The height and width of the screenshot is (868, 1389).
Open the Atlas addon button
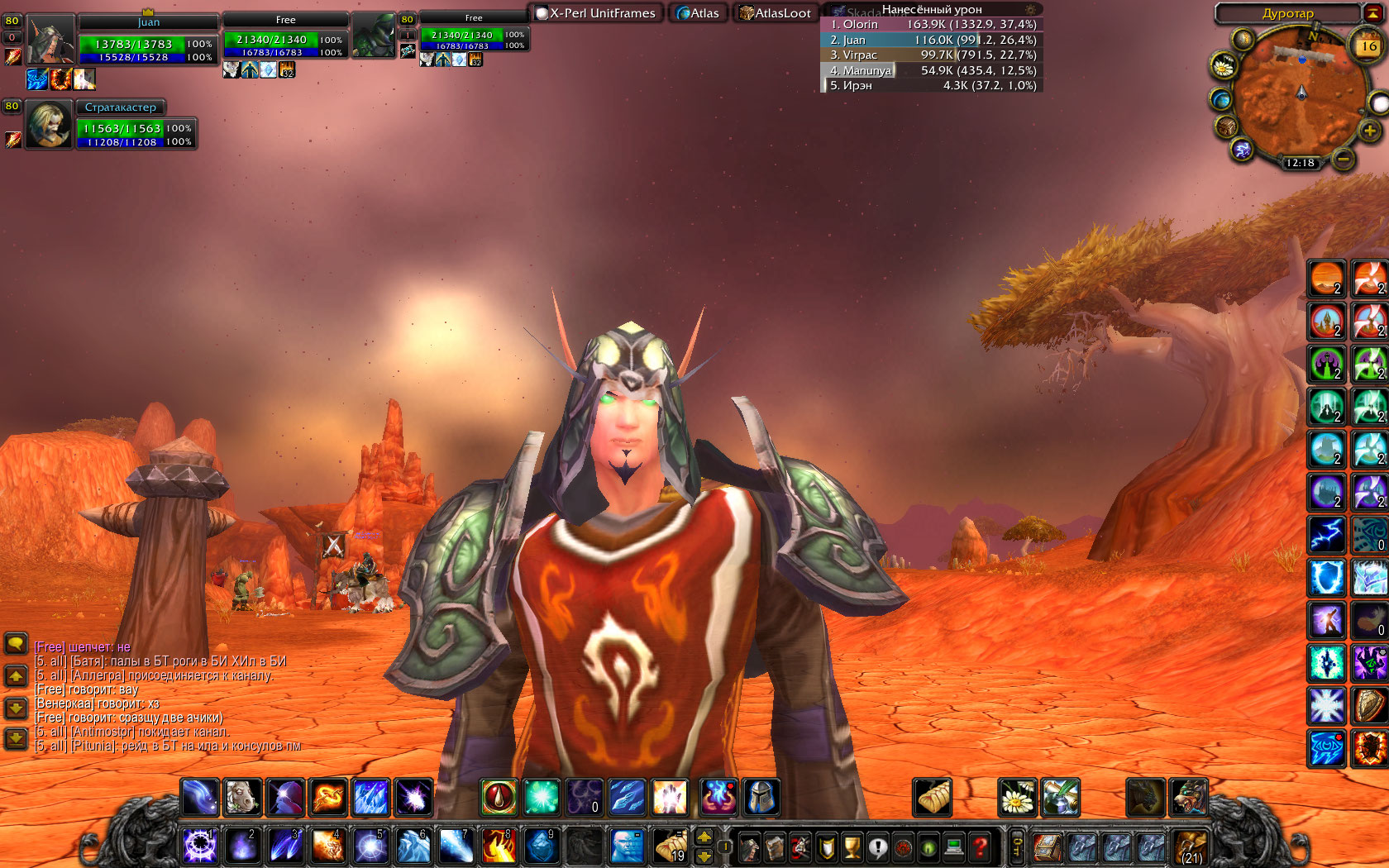pos(698,13)
